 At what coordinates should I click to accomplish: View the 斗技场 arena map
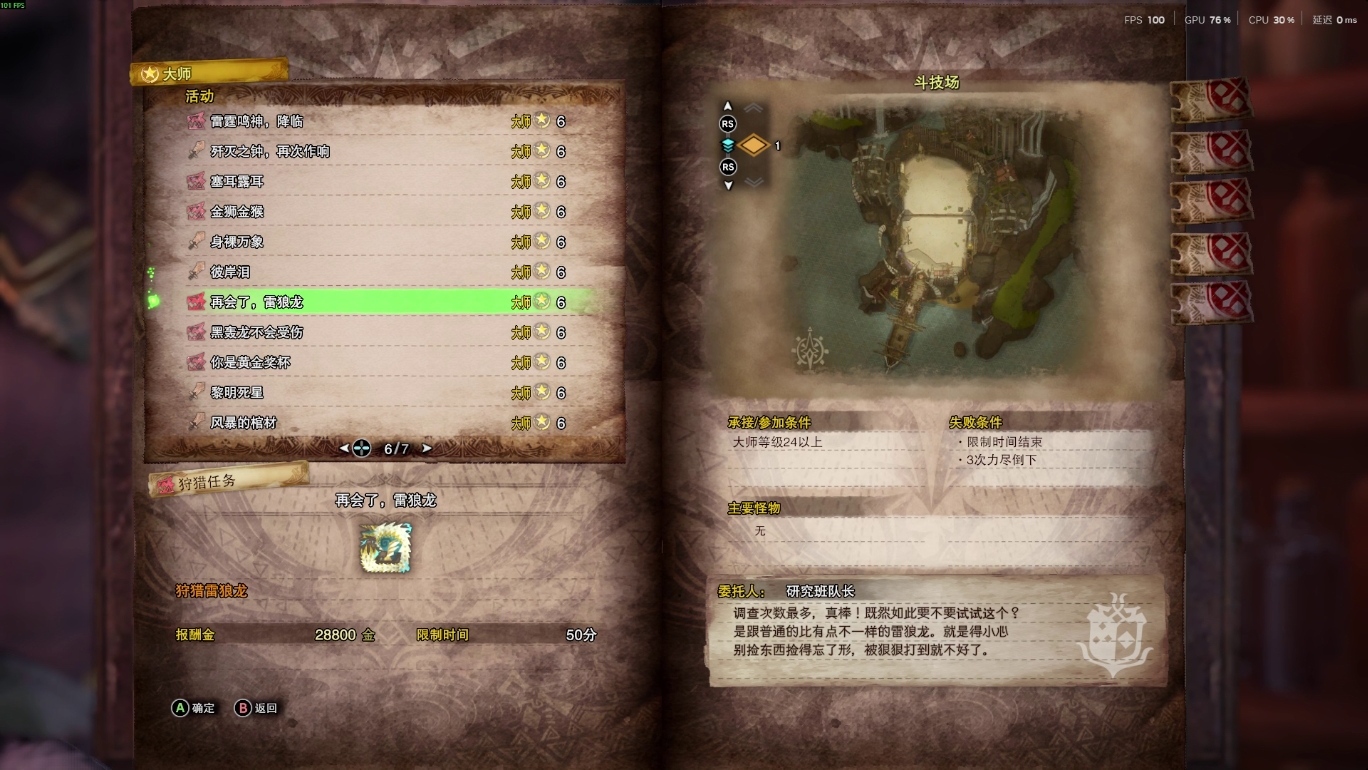coord(936,238)
